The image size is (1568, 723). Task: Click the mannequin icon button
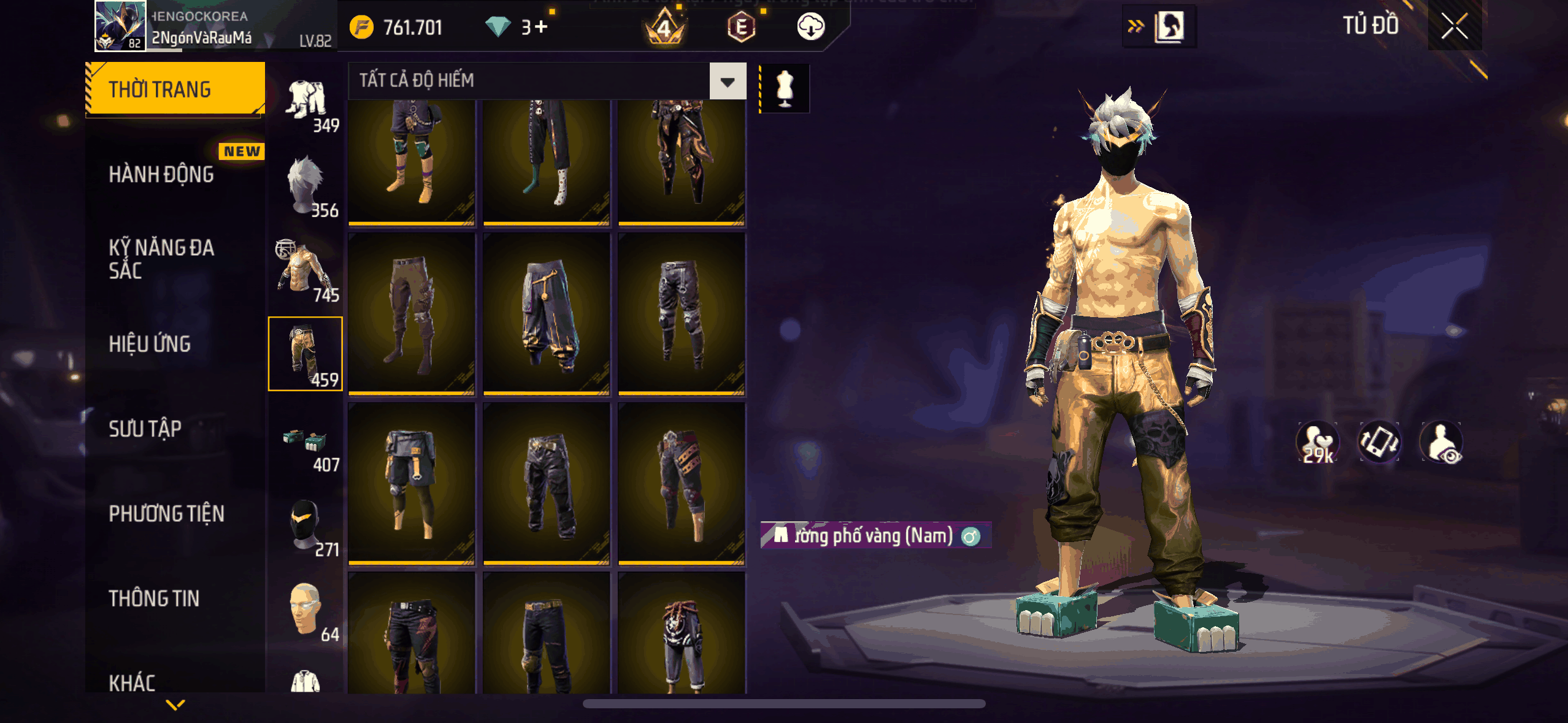785,89
